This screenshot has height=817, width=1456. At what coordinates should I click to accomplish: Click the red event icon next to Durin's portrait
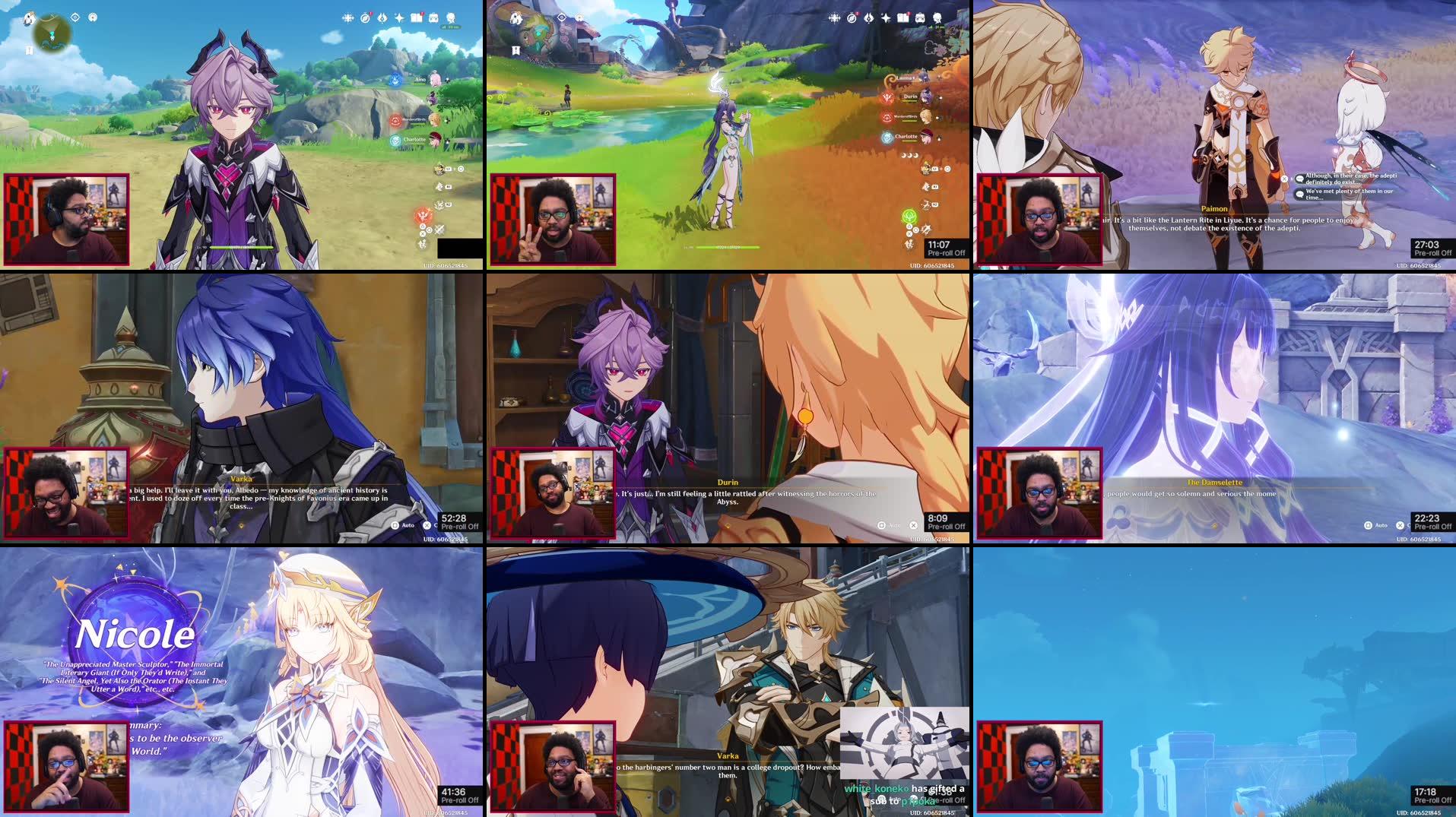point(887,97)
